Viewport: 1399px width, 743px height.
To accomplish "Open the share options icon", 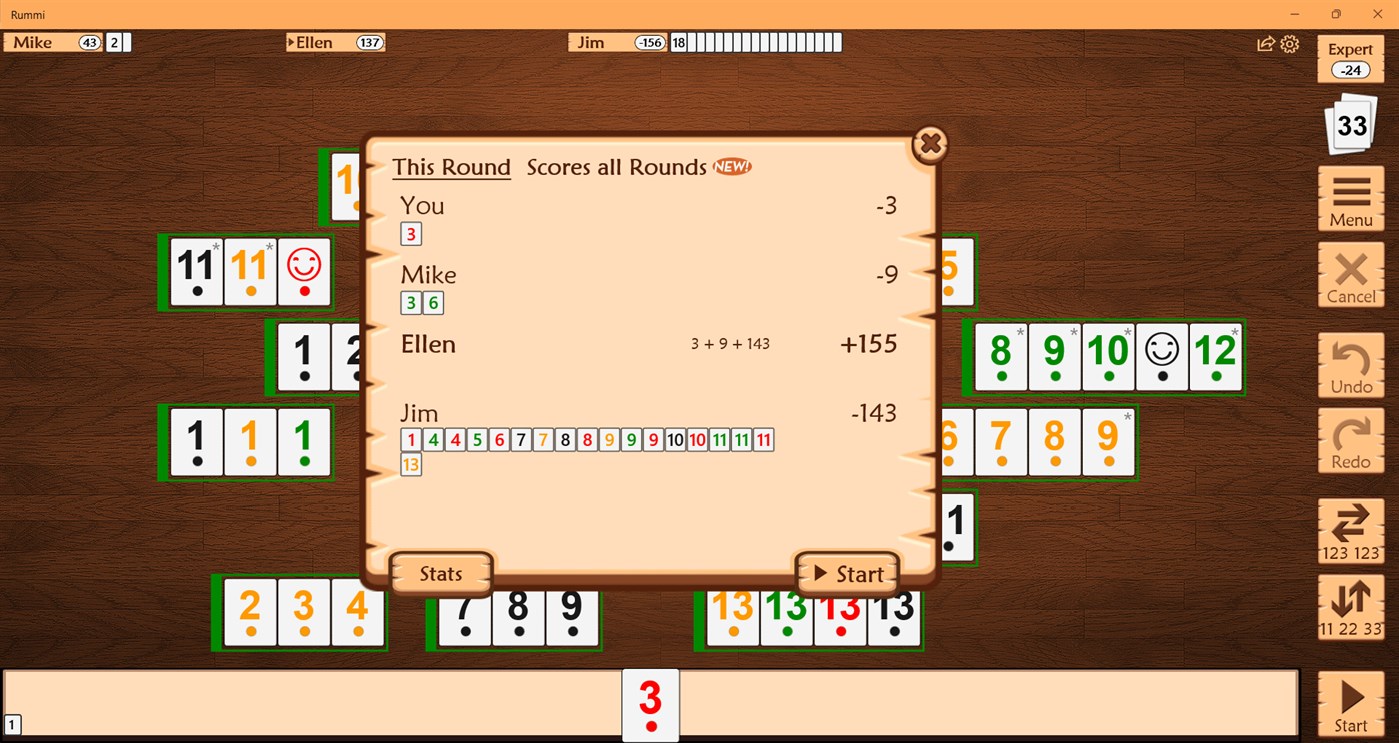I will click(x=1266, y=44).
